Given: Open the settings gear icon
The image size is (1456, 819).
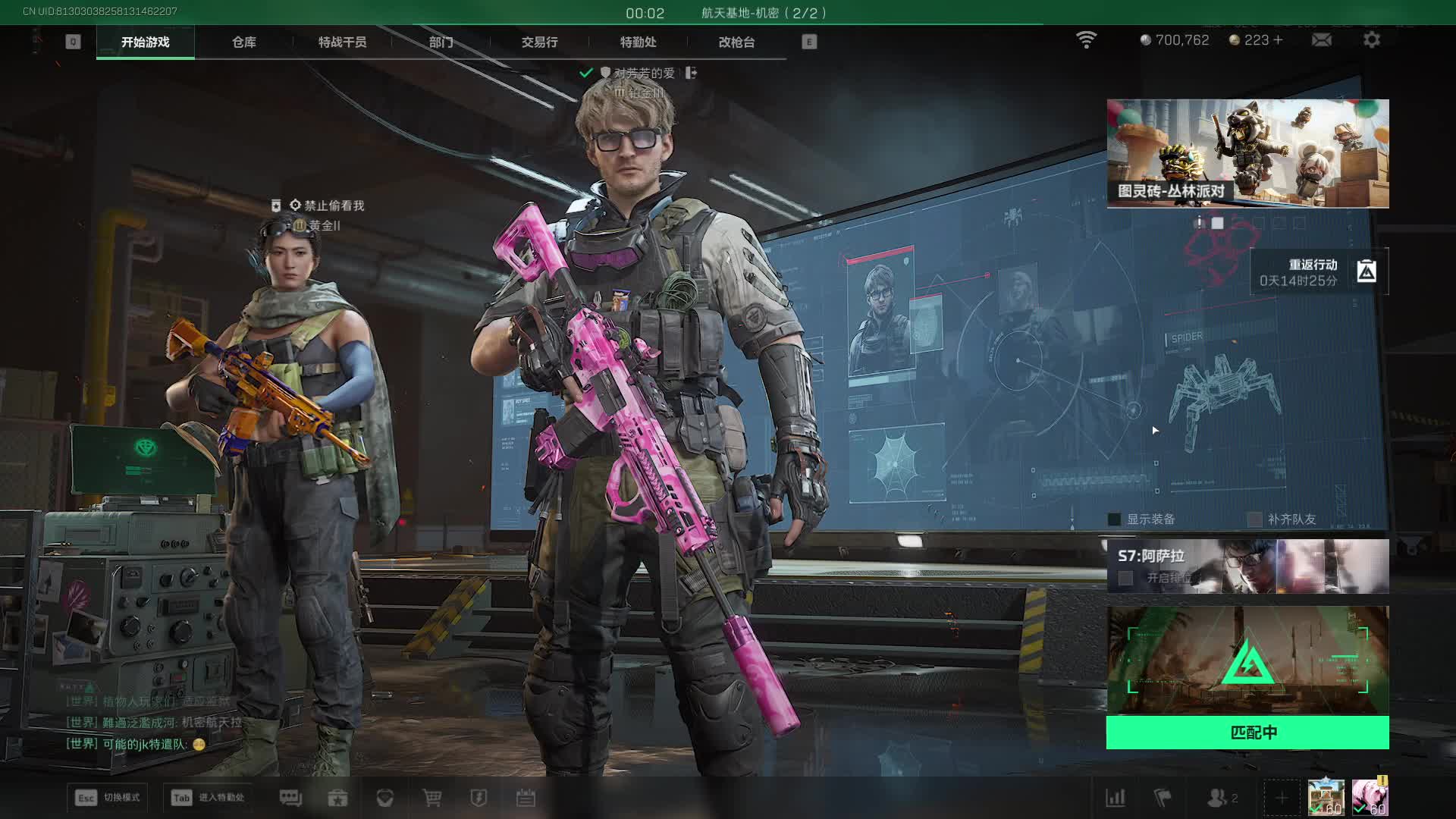Looking at the screenshot, I should [1371, 40].
